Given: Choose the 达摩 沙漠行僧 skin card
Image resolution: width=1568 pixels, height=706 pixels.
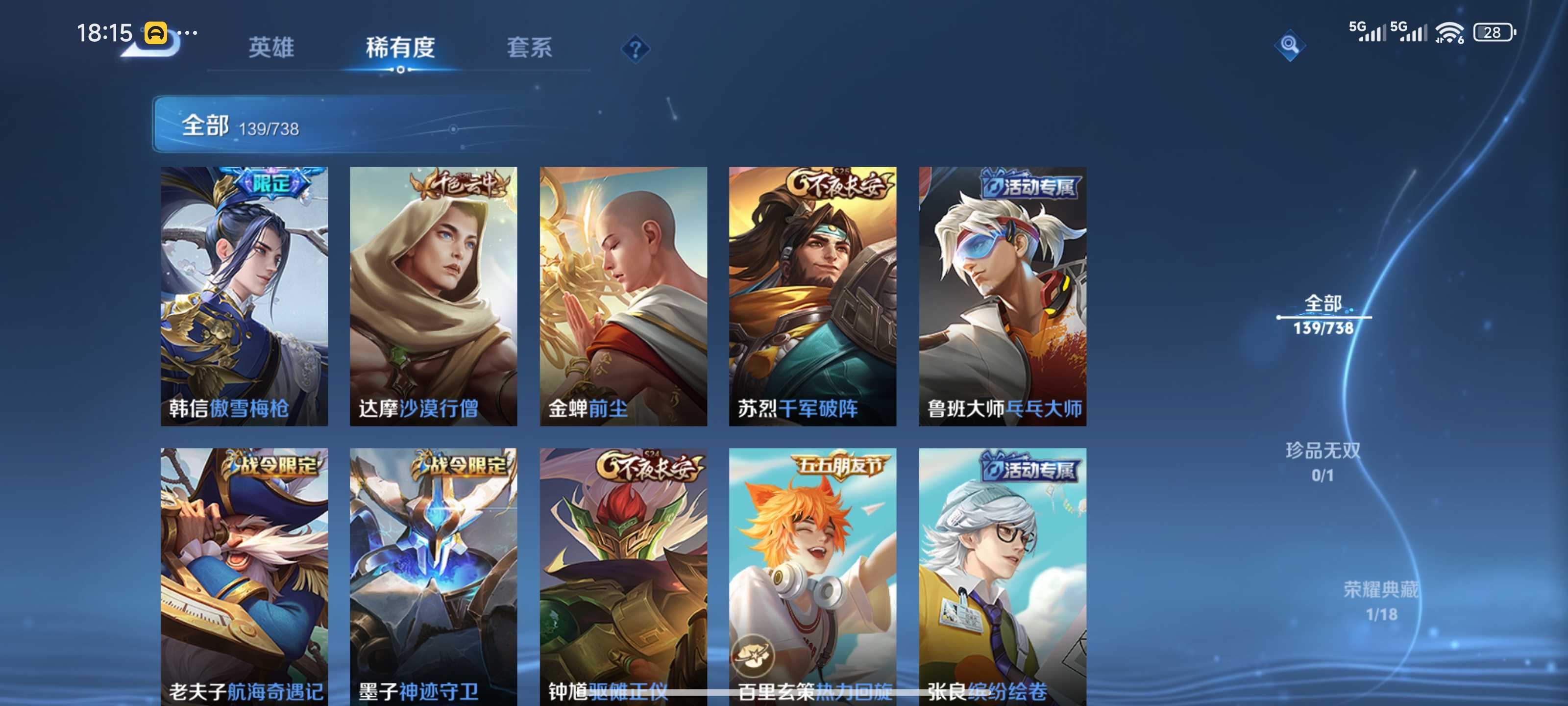Looking at the screenshot, I should point(433,296).
